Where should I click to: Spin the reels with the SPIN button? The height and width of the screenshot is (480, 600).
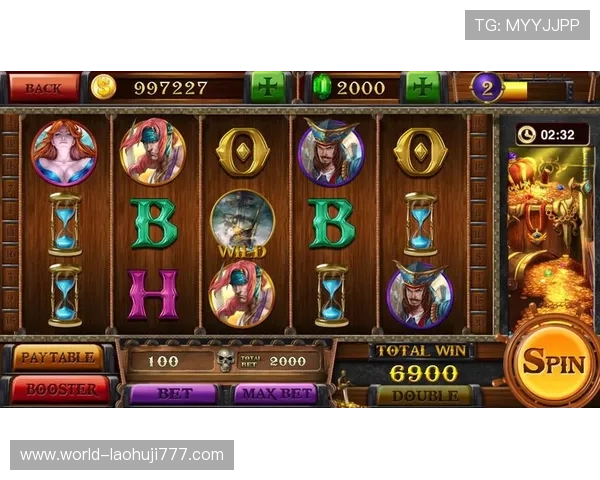pos(552,362)
